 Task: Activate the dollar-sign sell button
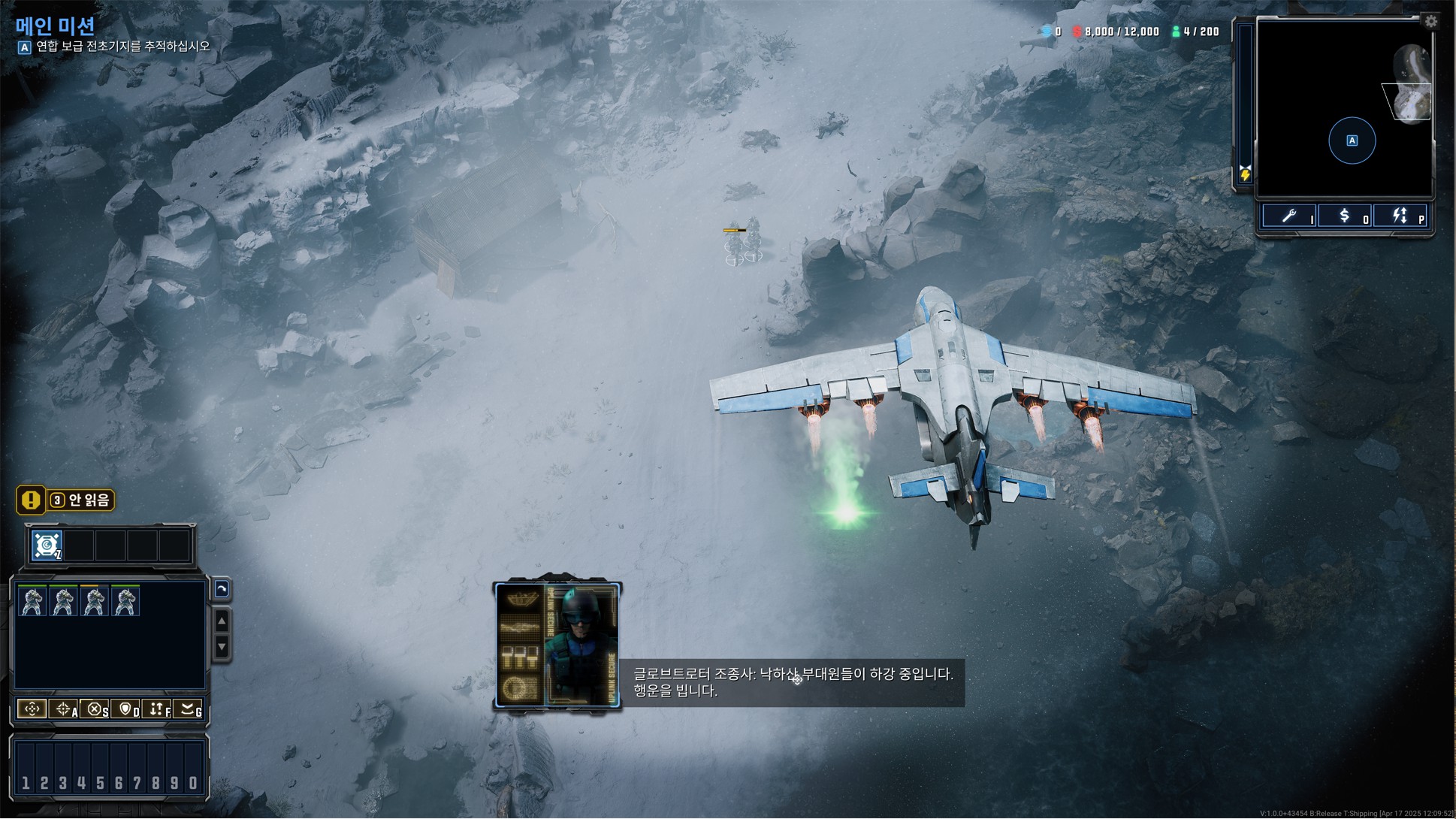[x=1344, y=216]
